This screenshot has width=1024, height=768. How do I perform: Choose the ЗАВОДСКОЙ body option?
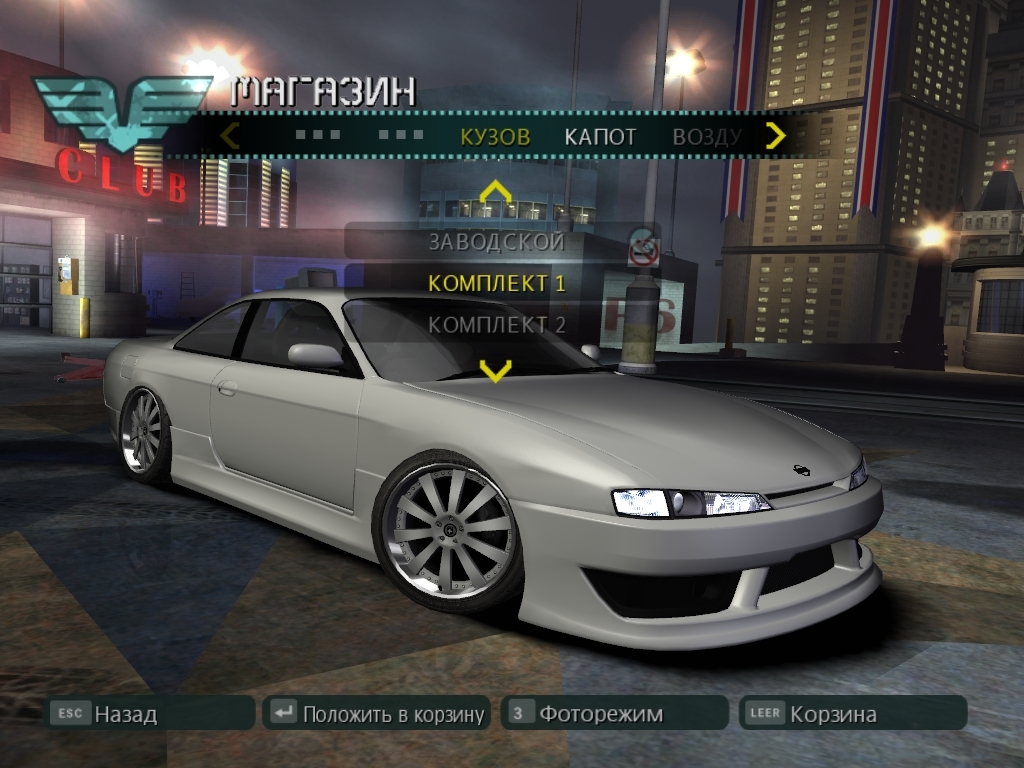(496, 241)
